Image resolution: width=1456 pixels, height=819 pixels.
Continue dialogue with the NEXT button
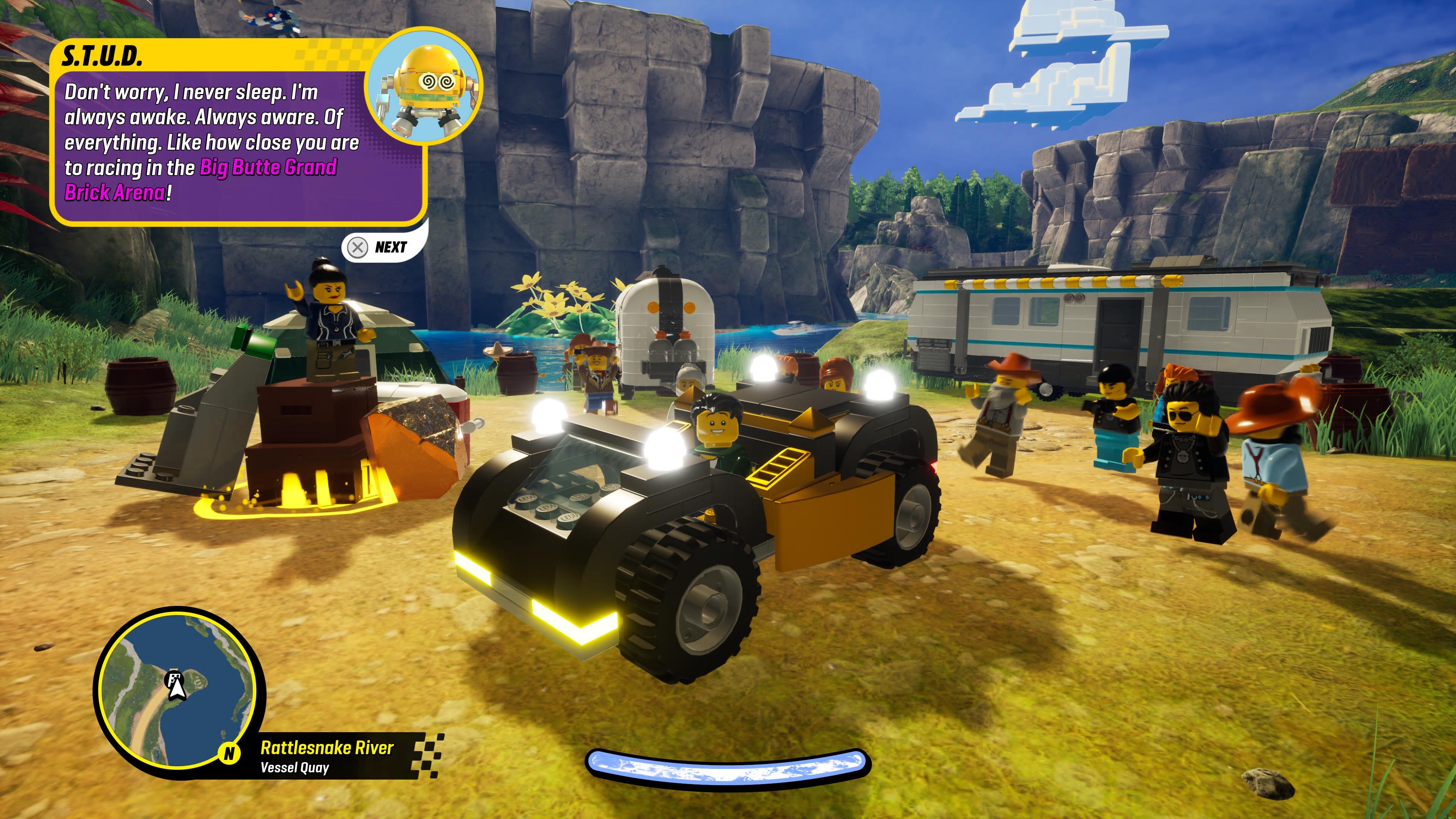click(379, 248)
